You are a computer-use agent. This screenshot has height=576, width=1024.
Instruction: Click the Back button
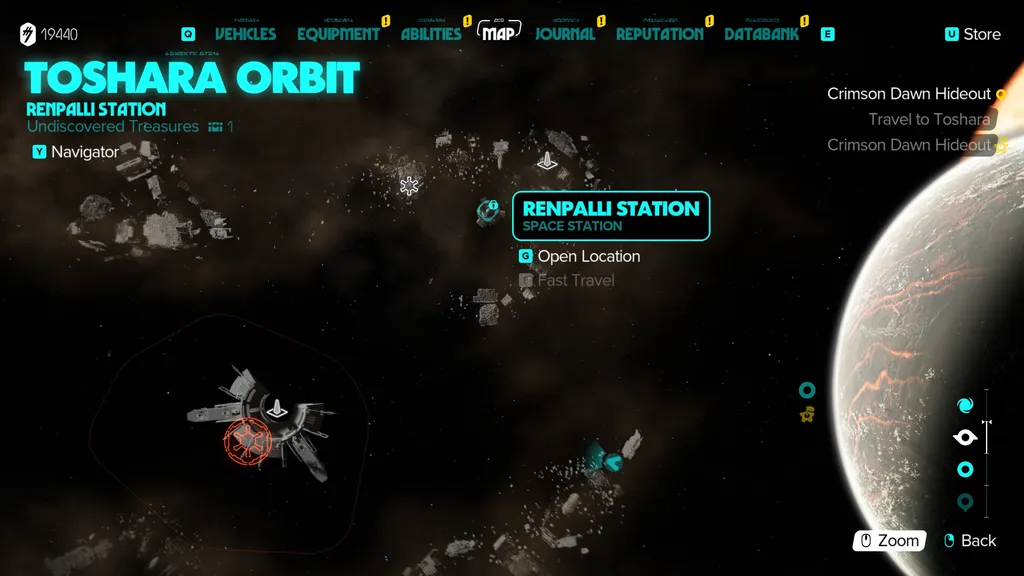point(970,541)
